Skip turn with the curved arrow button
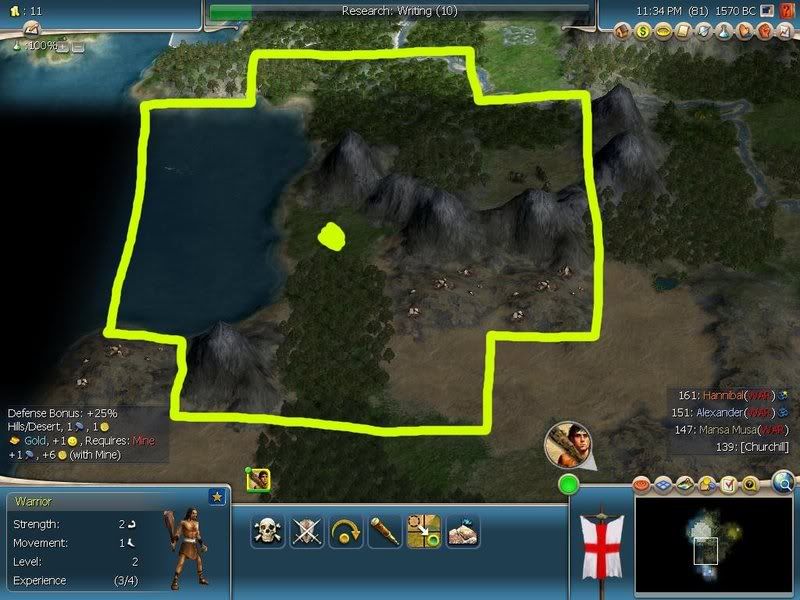 pyautogui.click(x=346, y=531)
